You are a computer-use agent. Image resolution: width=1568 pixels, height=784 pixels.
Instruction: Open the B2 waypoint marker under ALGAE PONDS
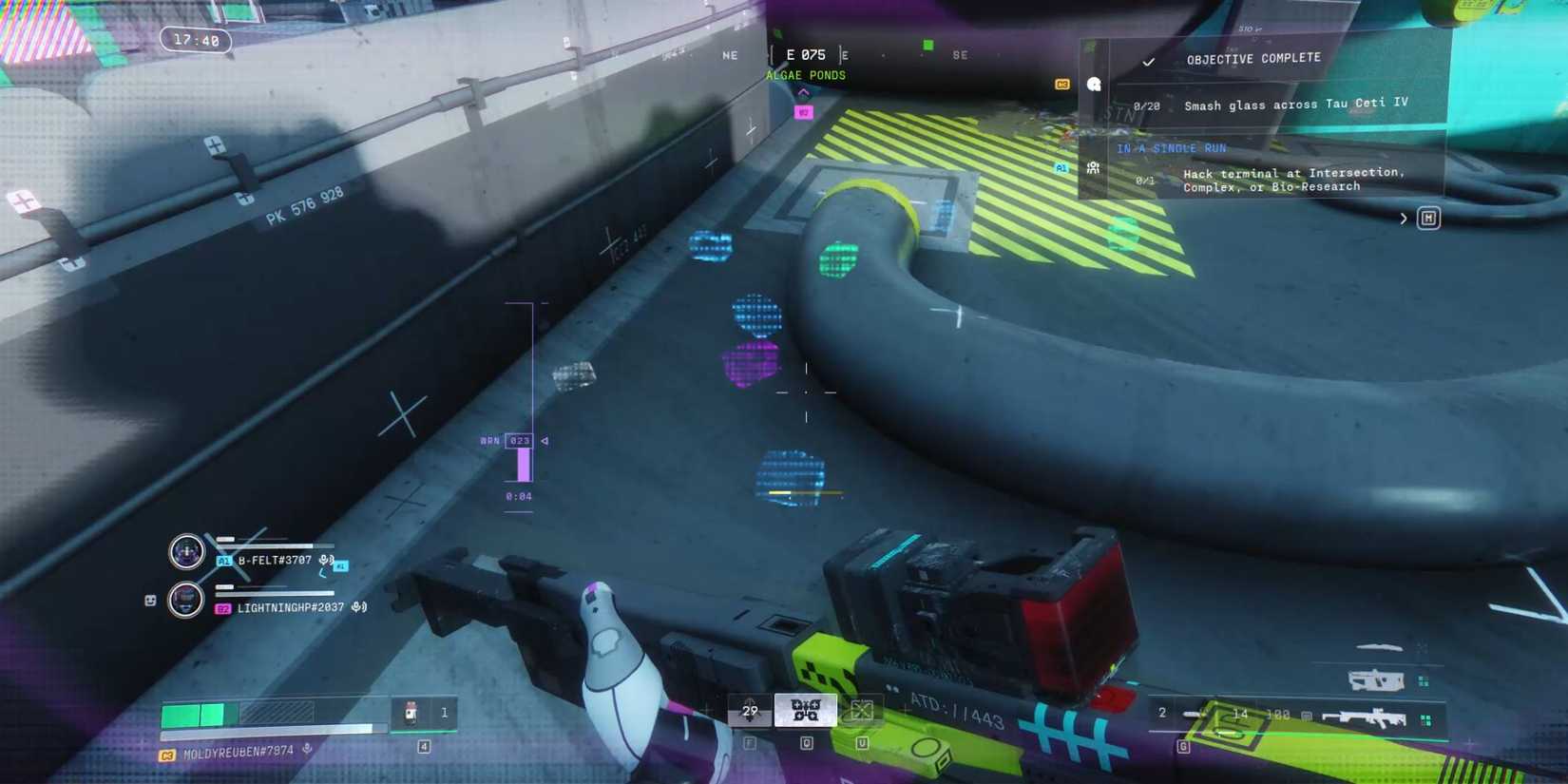pos(801,111)
